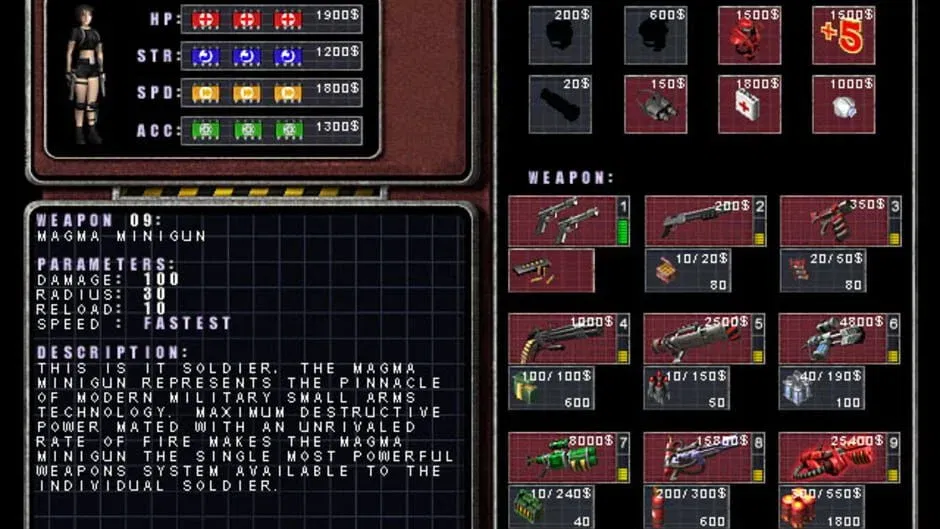Select the 150$ grey device item

click(x=655, y=104)
